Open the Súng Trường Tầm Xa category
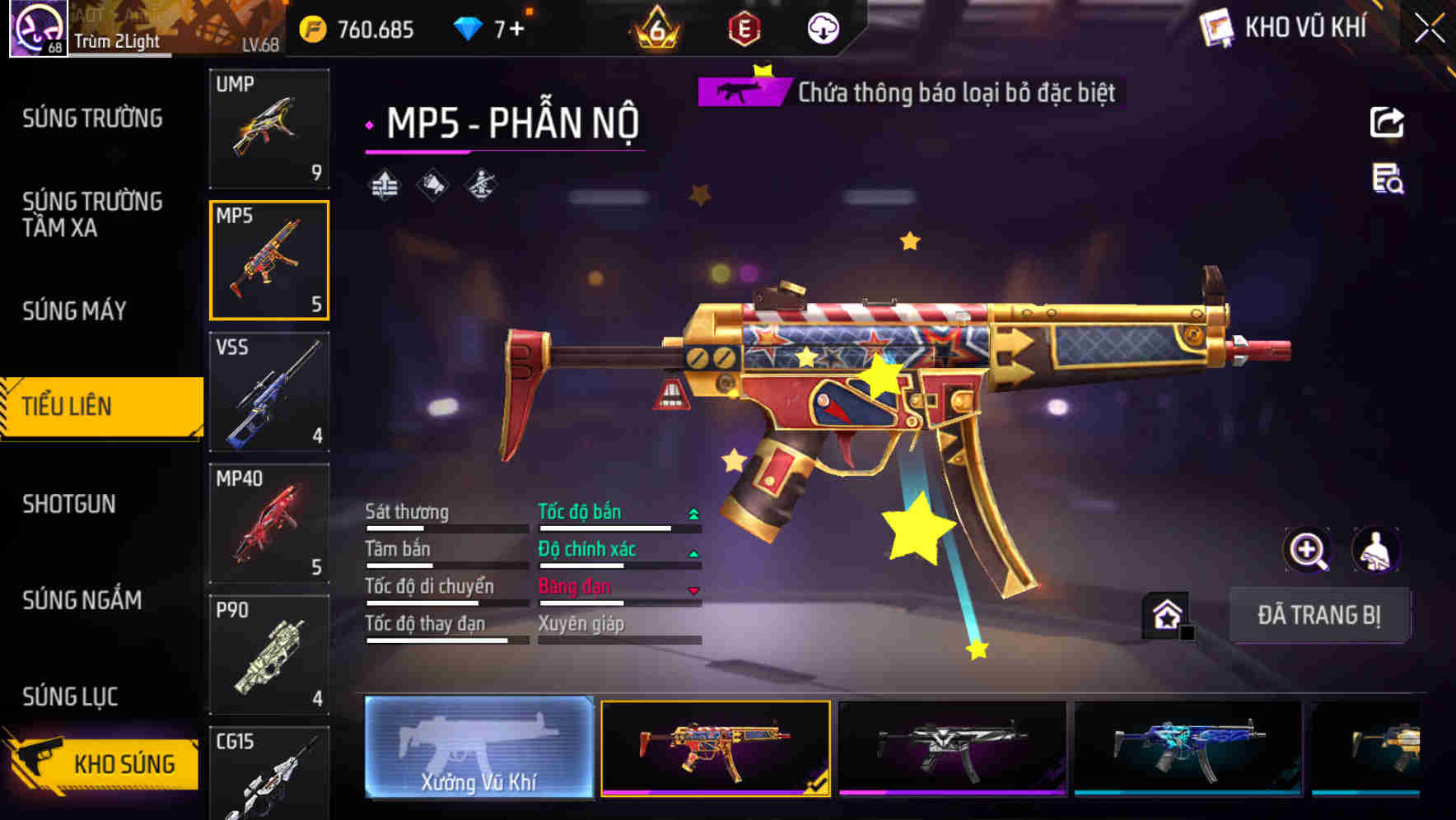 (x=92, y=214)
